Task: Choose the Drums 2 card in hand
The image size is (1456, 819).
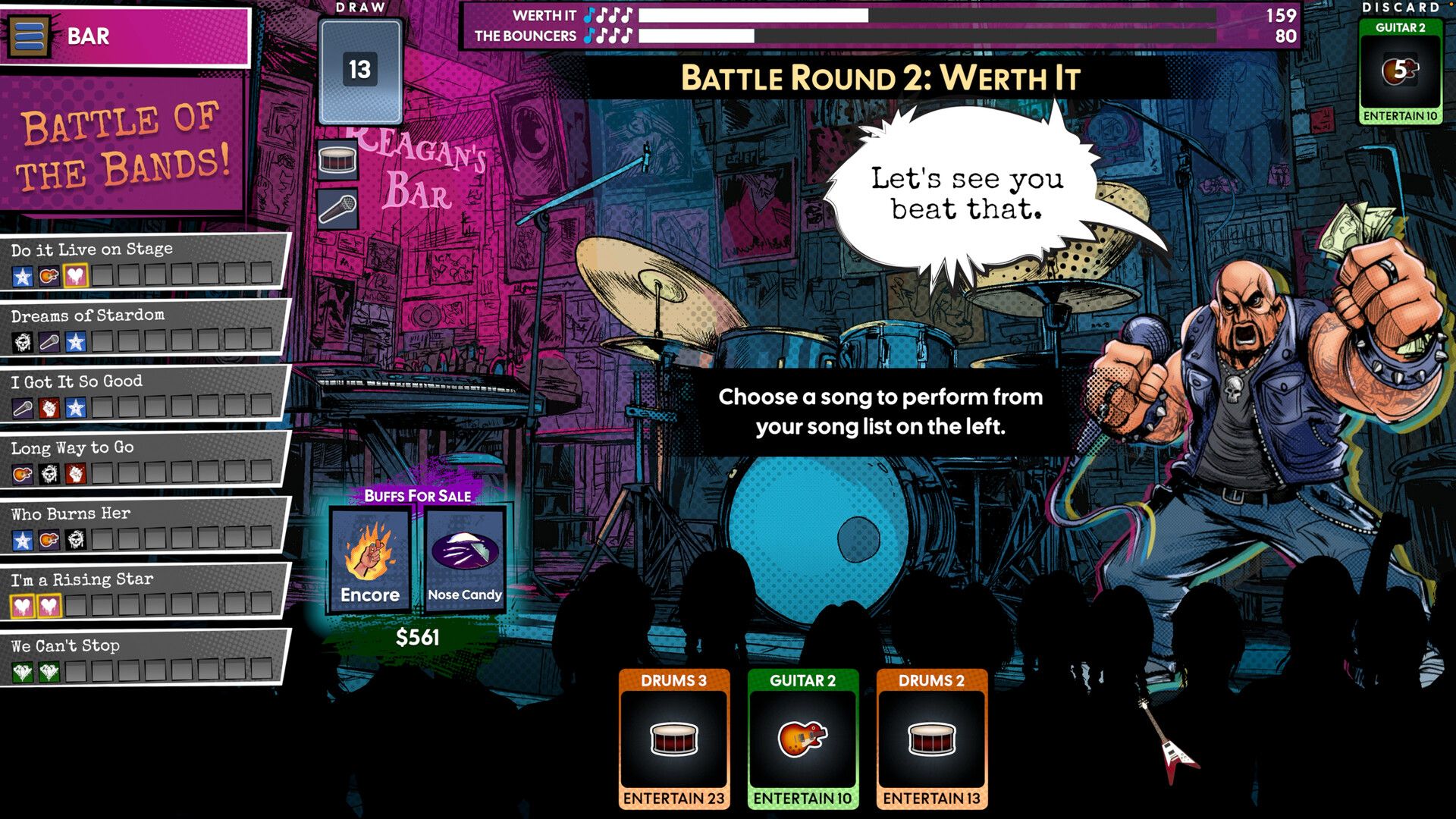Action: (932, 739)
